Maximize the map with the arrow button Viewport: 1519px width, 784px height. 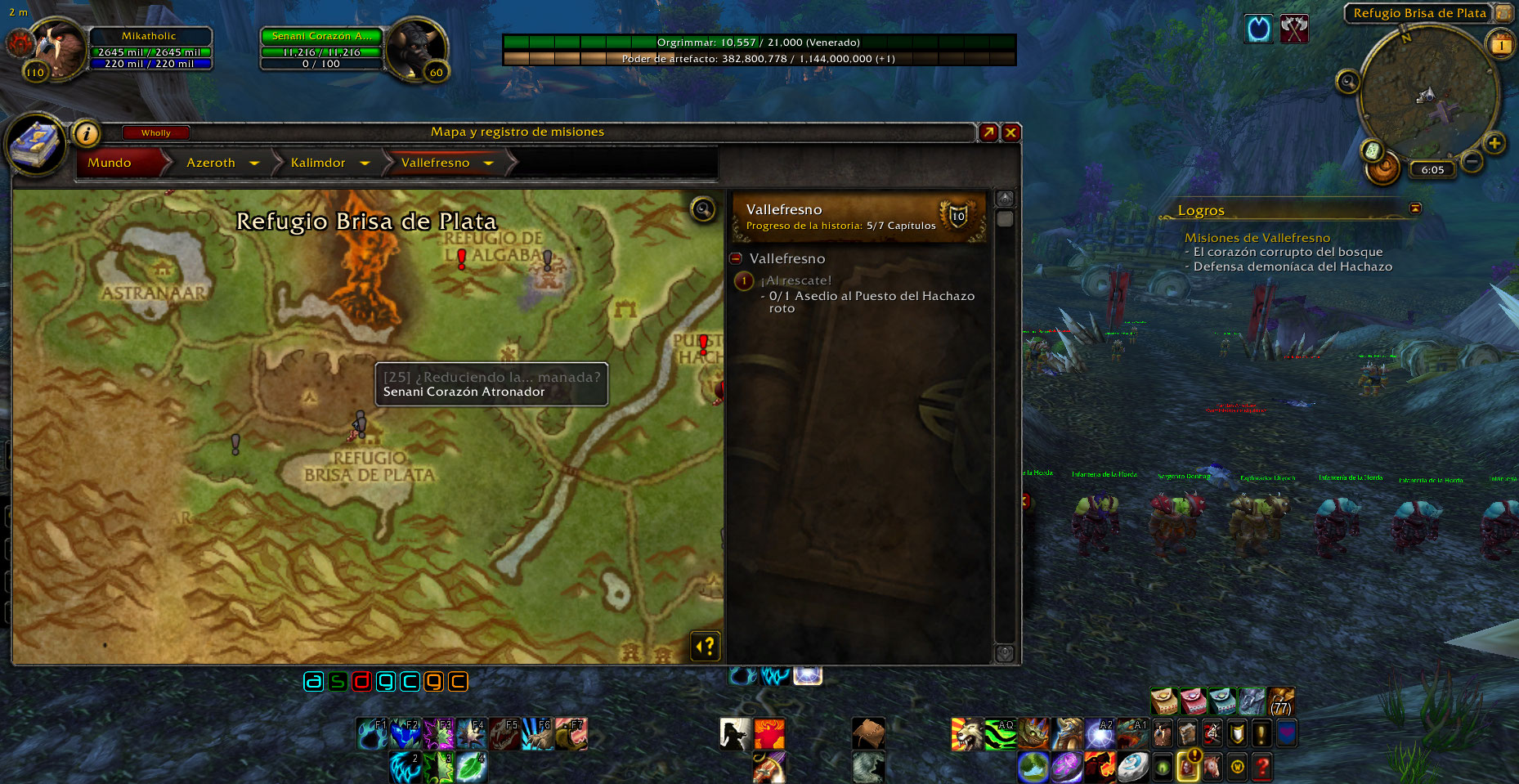coord(988,132)
